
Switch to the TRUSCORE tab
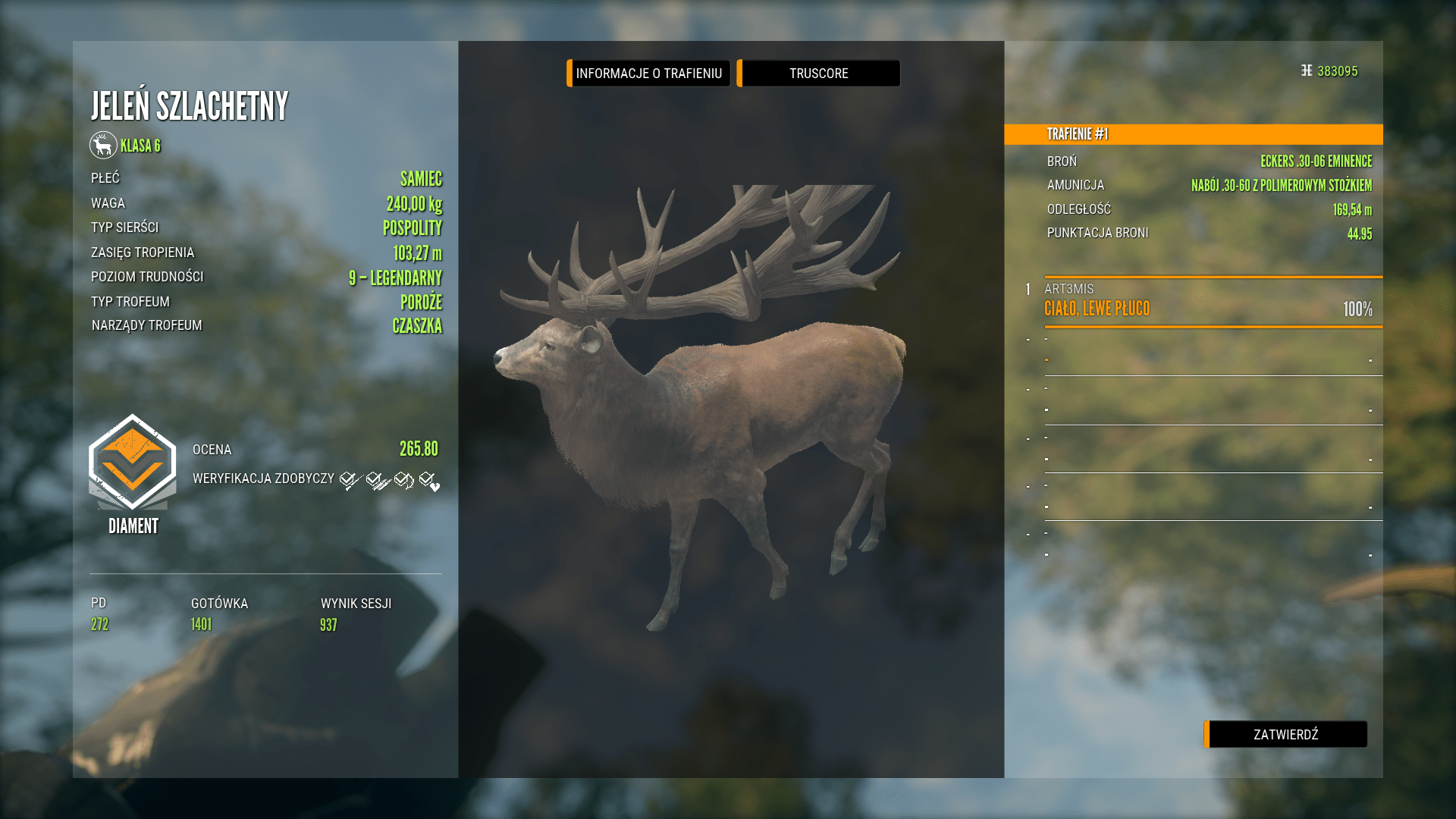pyautogui.click(x=818, y=73)
